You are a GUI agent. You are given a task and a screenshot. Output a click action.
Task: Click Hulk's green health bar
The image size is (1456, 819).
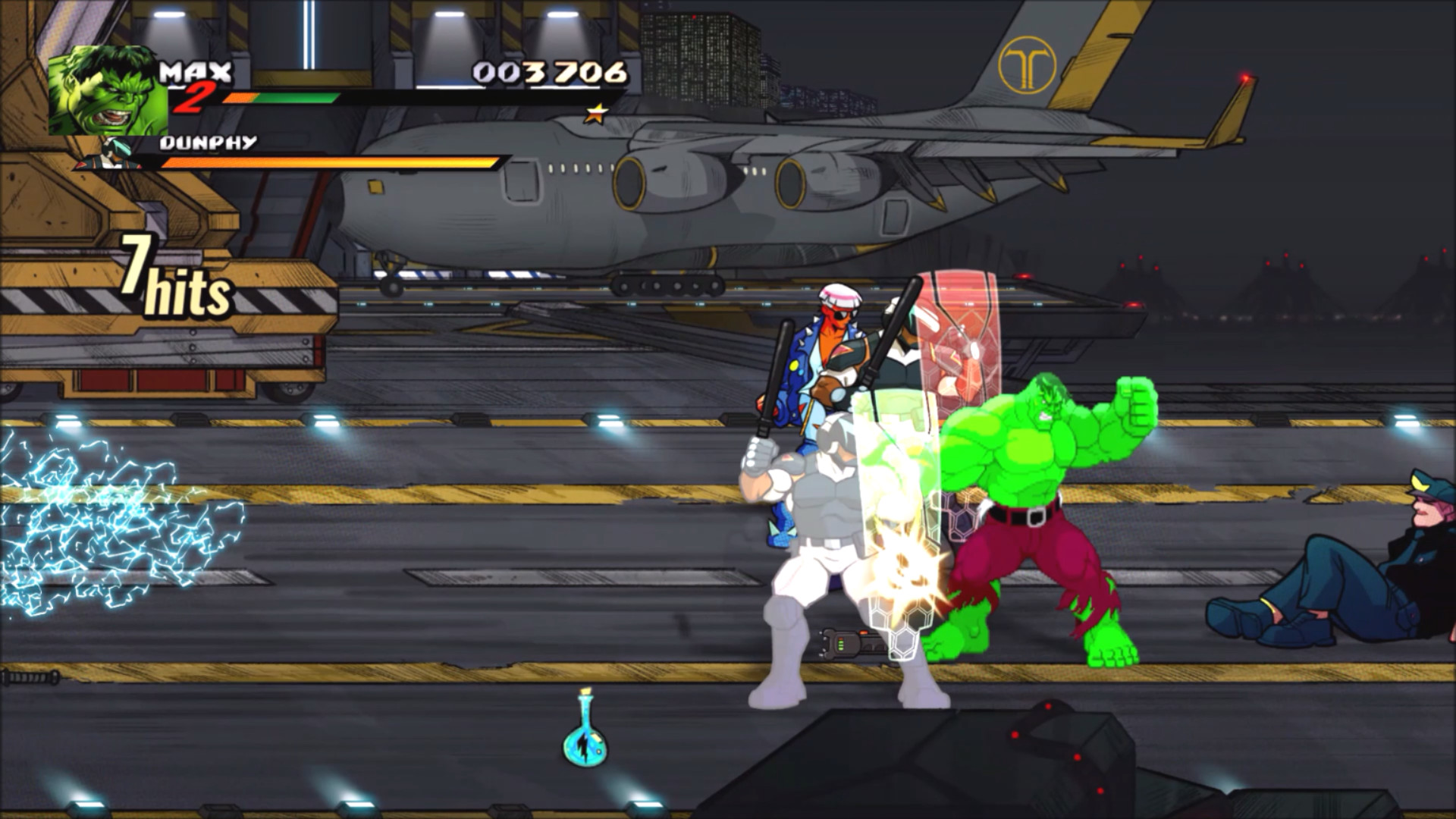tap(296, 99)
